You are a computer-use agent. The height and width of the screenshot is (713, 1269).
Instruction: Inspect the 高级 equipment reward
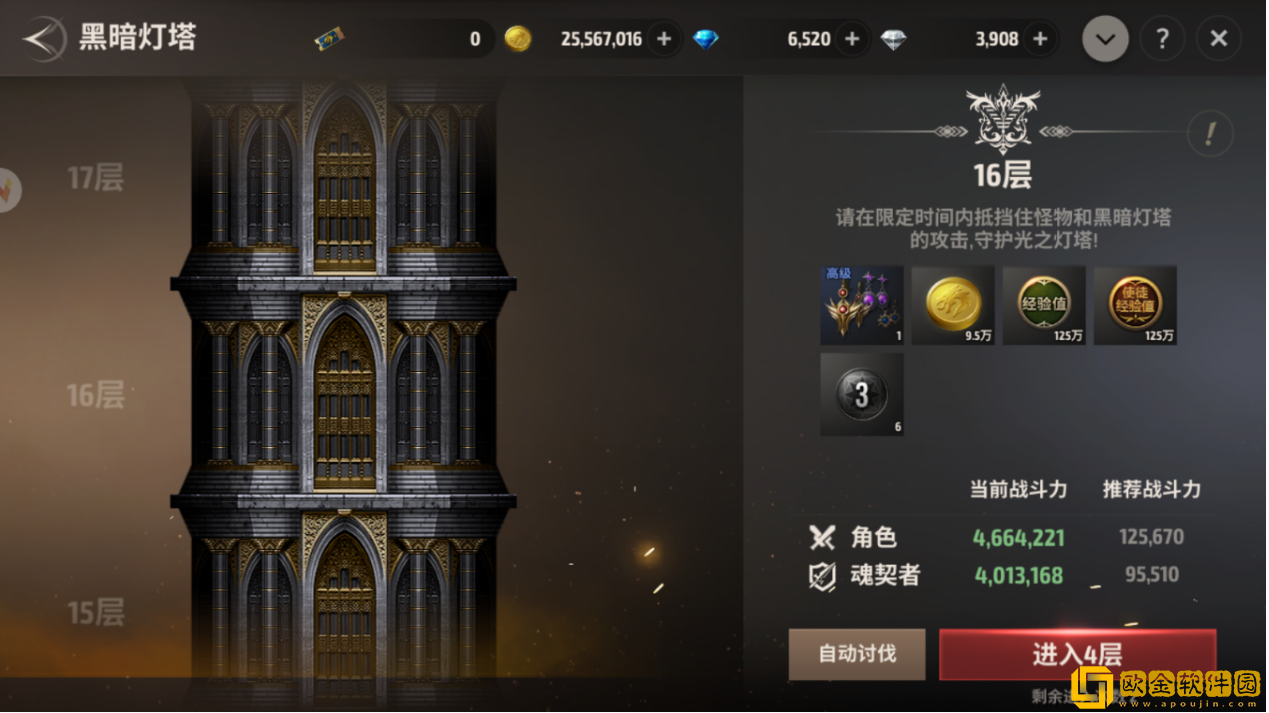pos(862,305)
